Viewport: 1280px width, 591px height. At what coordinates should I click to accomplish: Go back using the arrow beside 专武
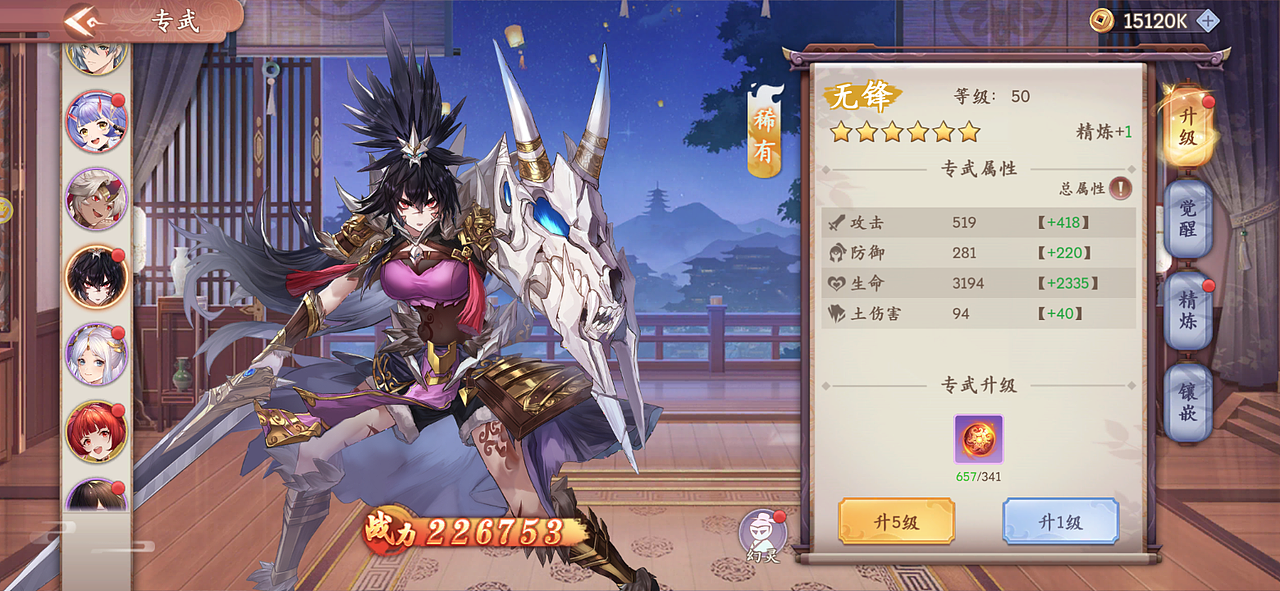(83, 20)
